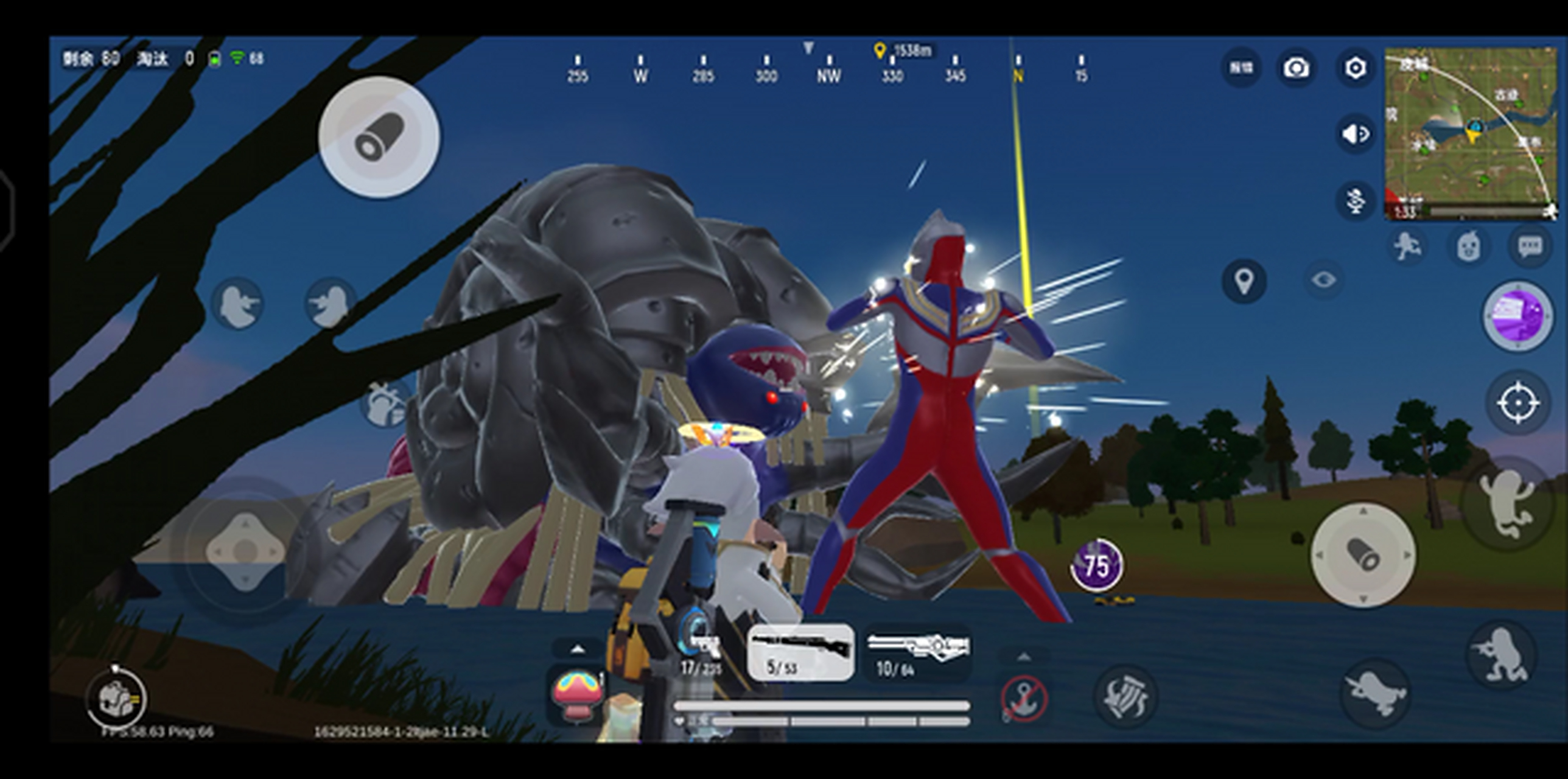The width and height of the screenshot is (1568, 779).
Task: Aim down sights with crosshair button
Action: pos(1517,403)
